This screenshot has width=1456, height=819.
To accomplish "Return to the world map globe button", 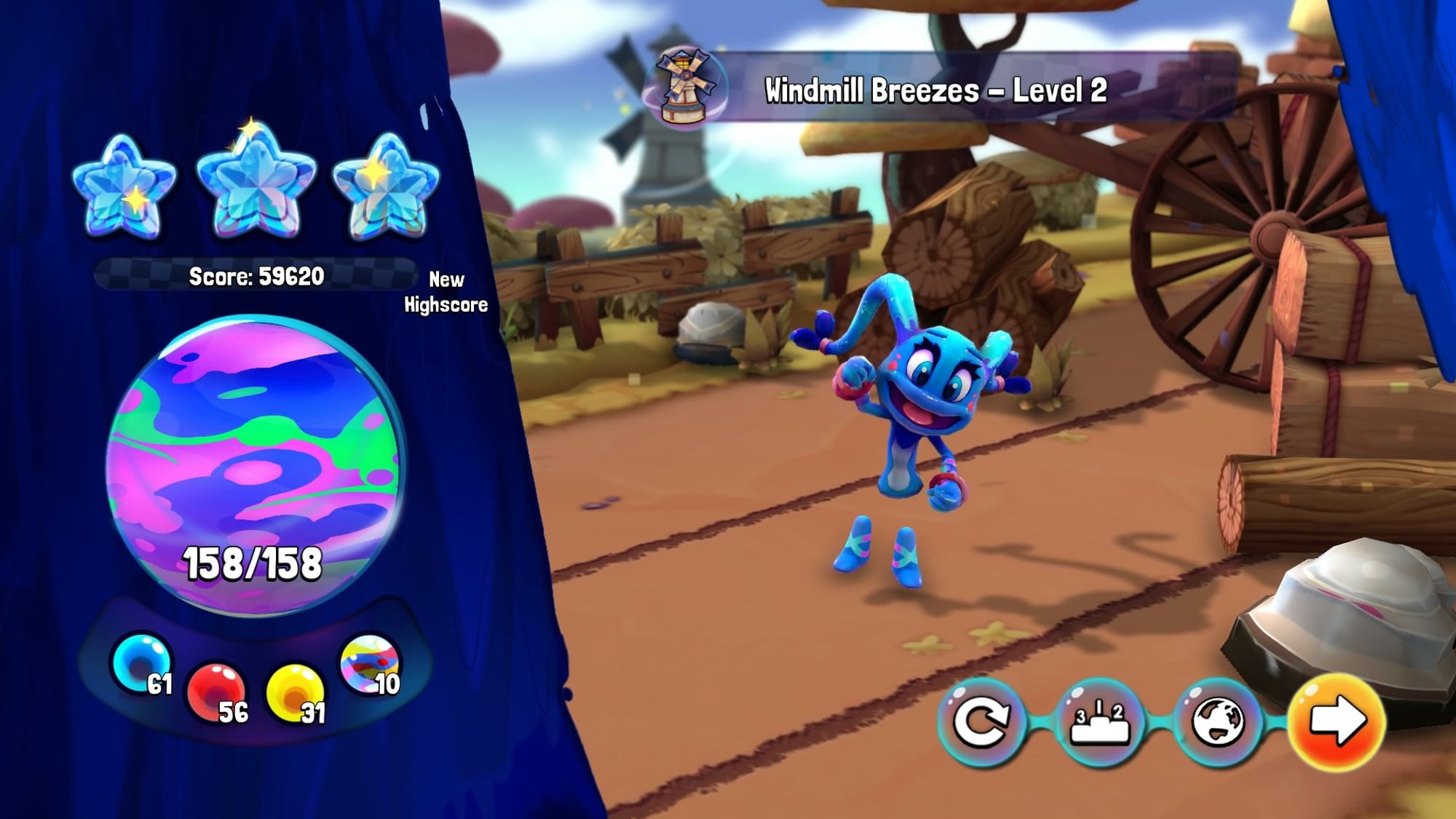I will (1218, 721).
